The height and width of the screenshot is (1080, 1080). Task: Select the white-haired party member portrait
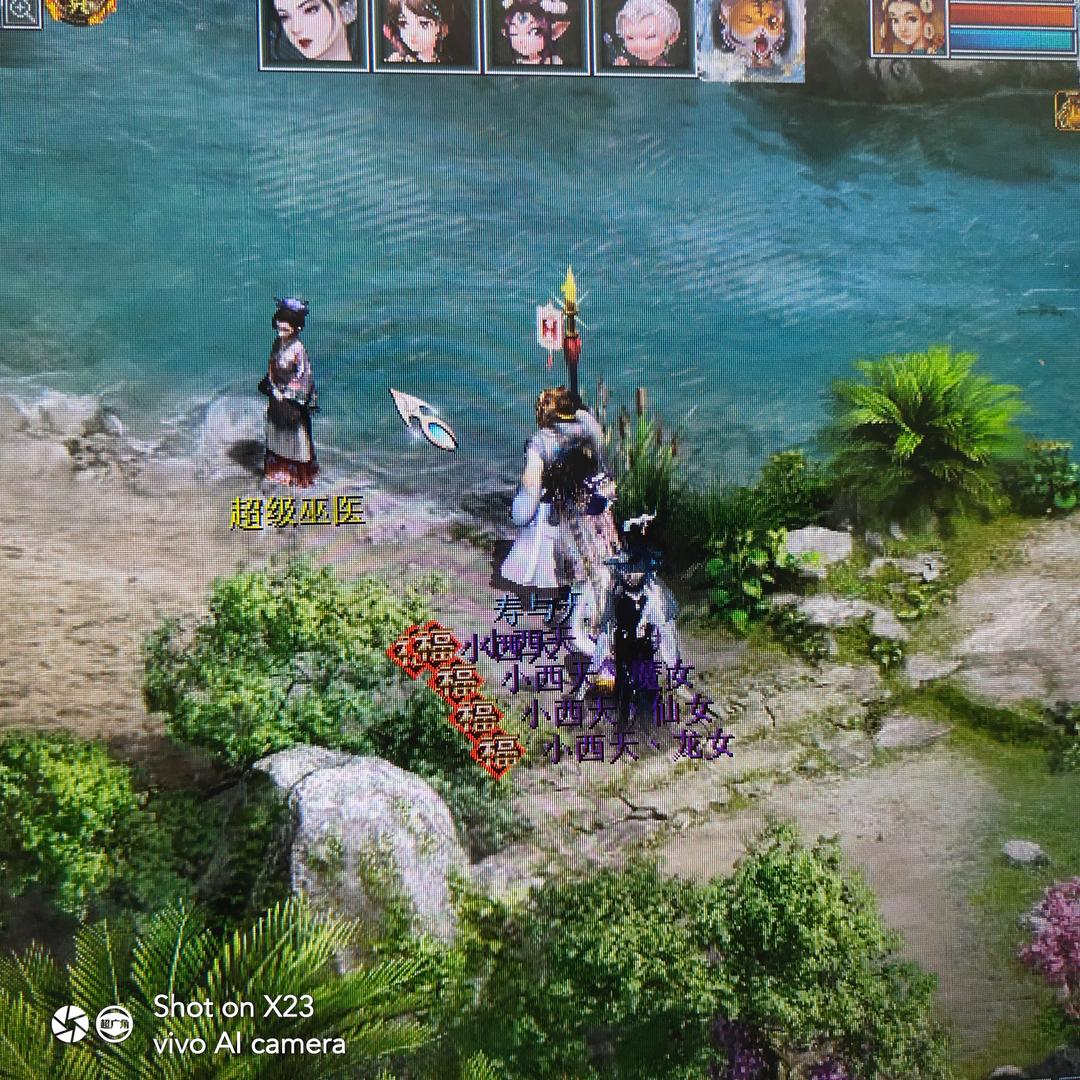(x=644, y=35)
